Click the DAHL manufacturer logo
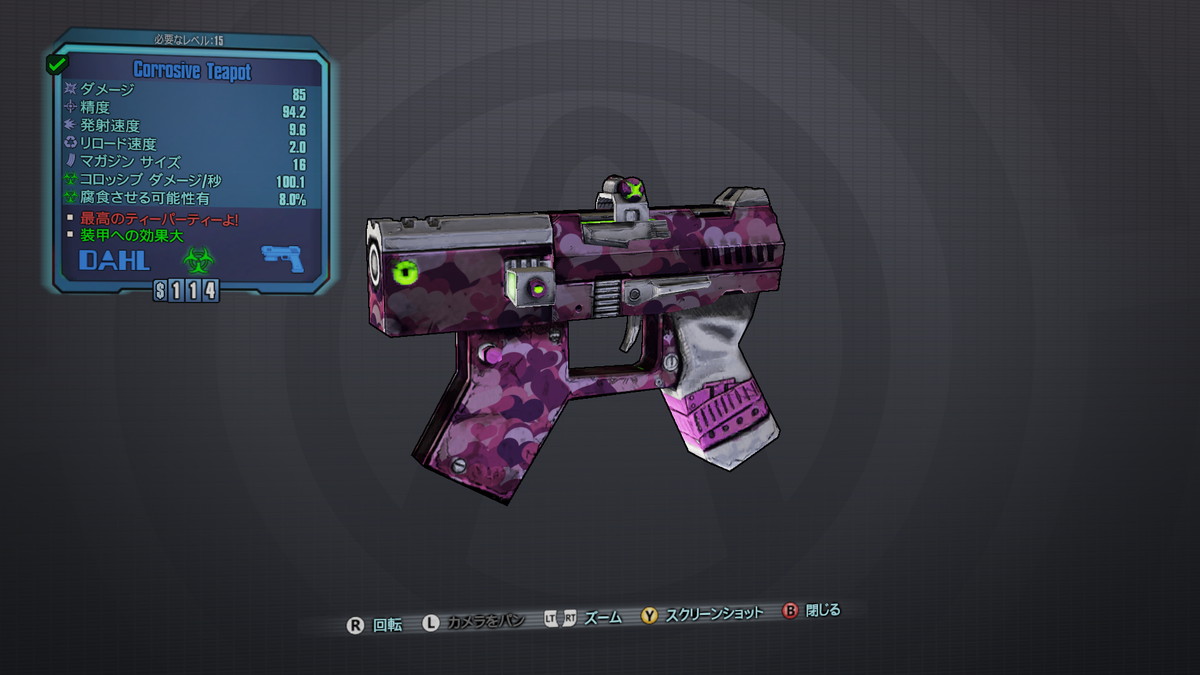Image resolution: width=1200 pixels, height=675 pixels. (115, 261)
